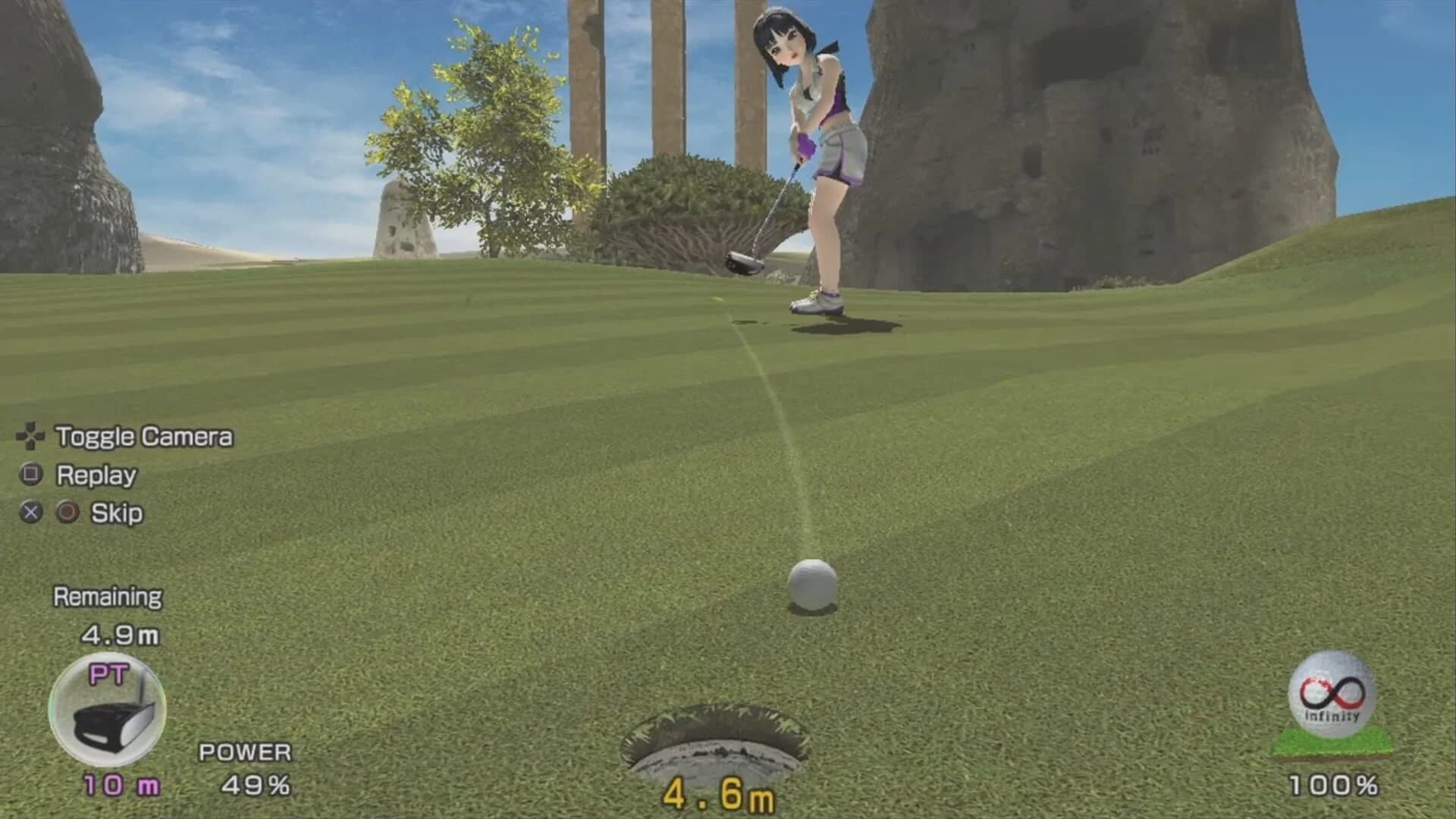Screen dimensions: 1456x819
Task: Click the square button icon beside Replay
Action: click(x=29, y=475)
